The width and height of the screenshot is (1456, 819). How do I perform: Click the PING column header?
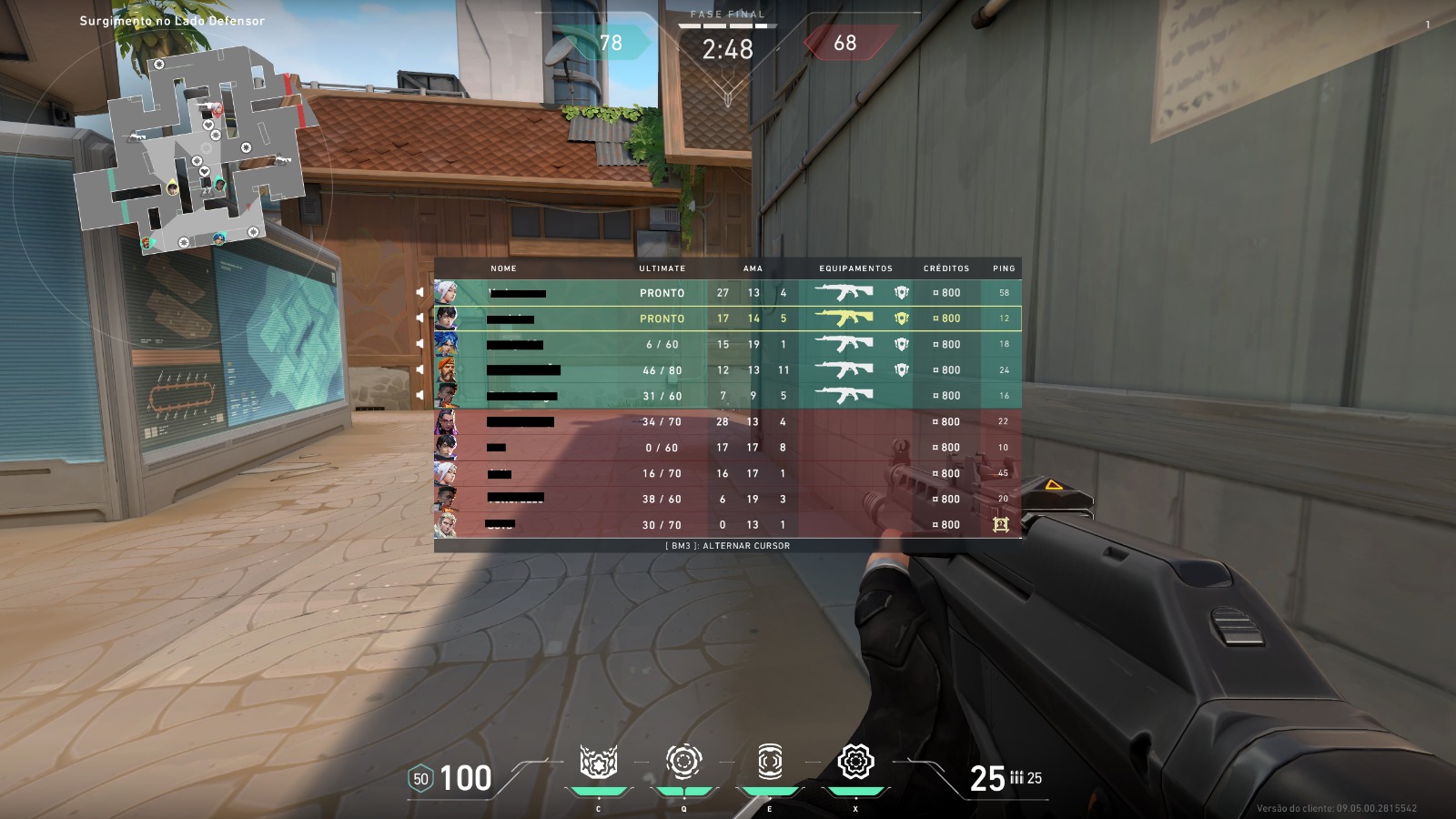point(1004,268)
